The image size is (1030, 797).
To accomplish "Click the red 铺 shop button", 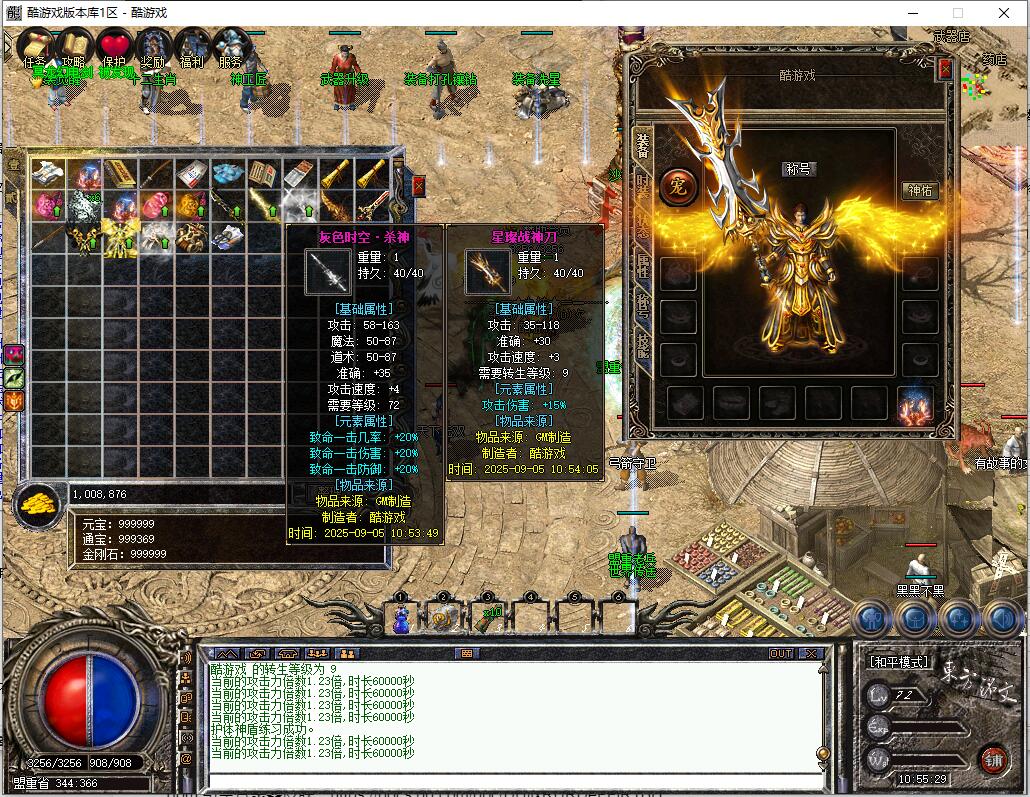I will 993,759.
